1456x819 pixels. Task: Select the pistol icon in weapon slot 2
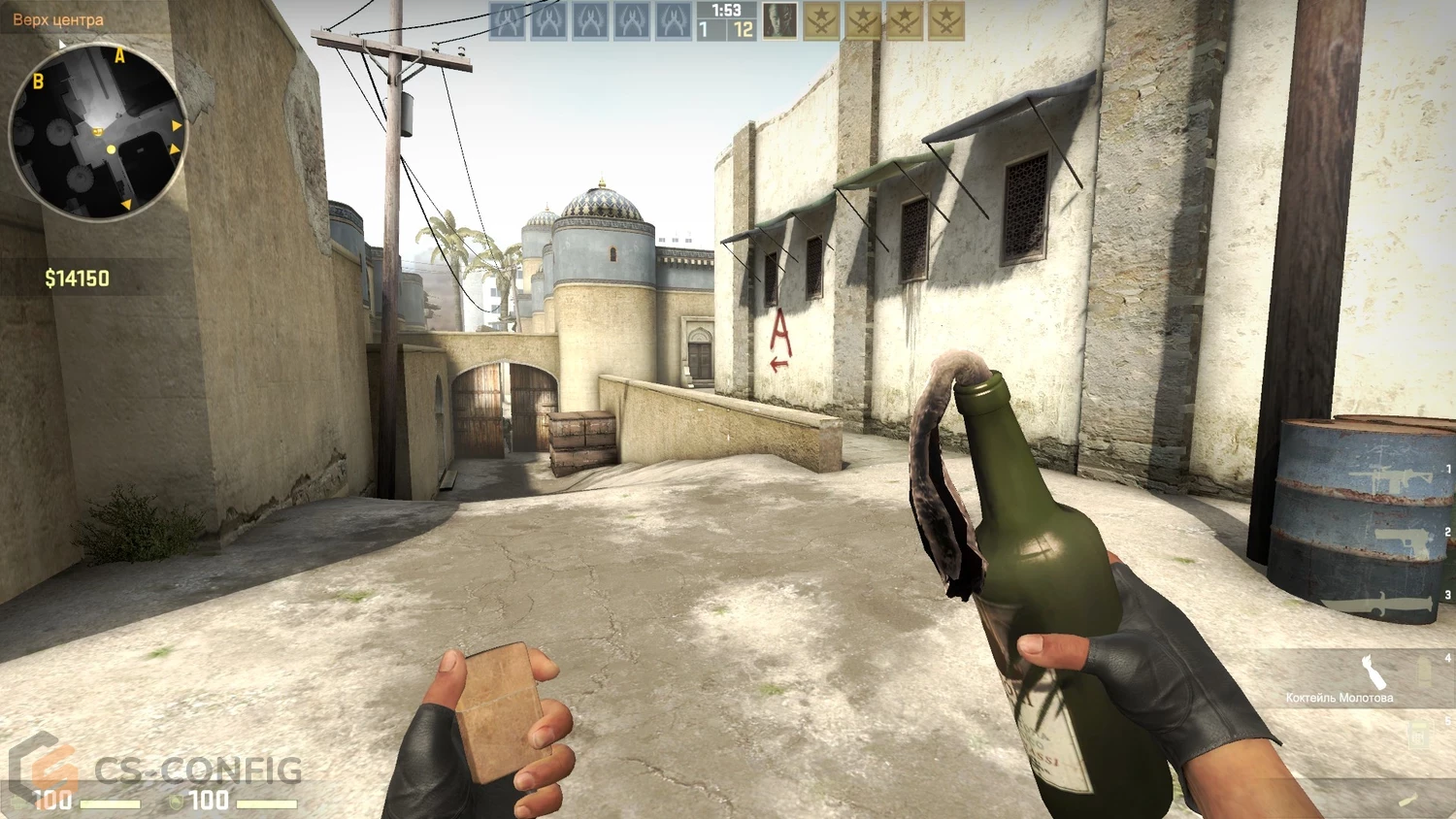[1403, 540]
